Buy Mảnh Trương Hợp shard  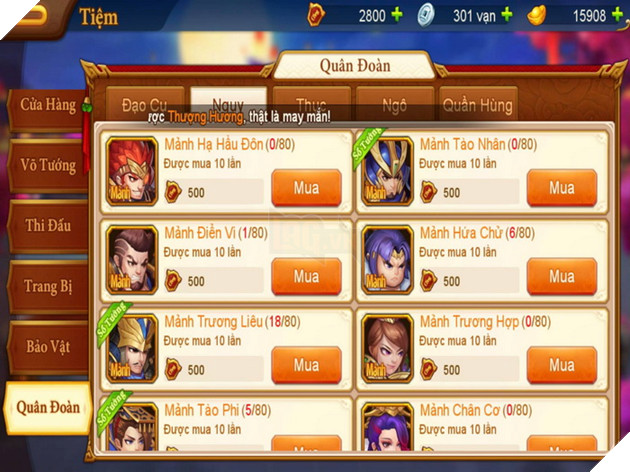point(561,365)
